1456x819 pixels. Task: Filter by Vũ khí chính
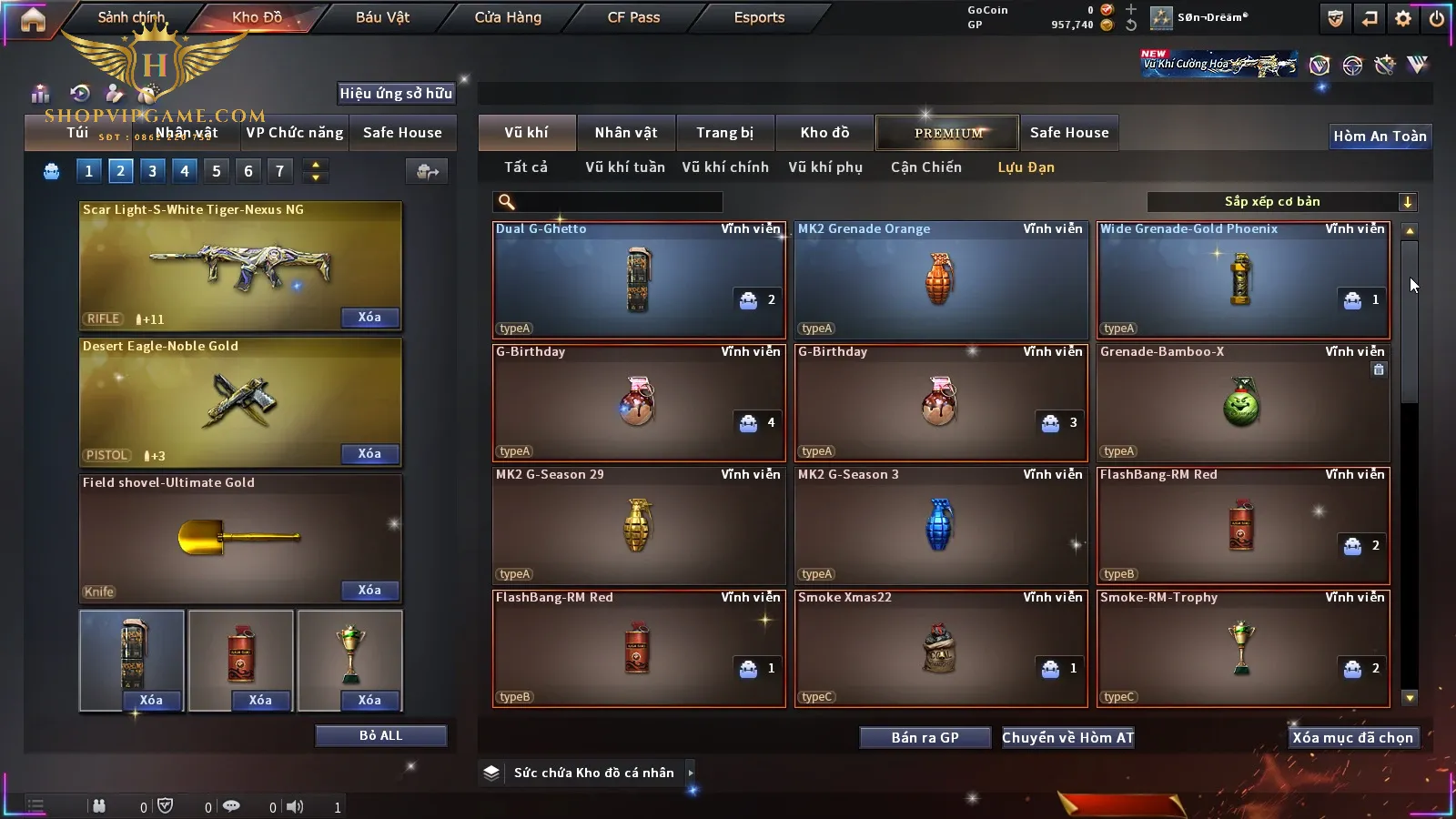pyautogui.click(x=724, y=167)
